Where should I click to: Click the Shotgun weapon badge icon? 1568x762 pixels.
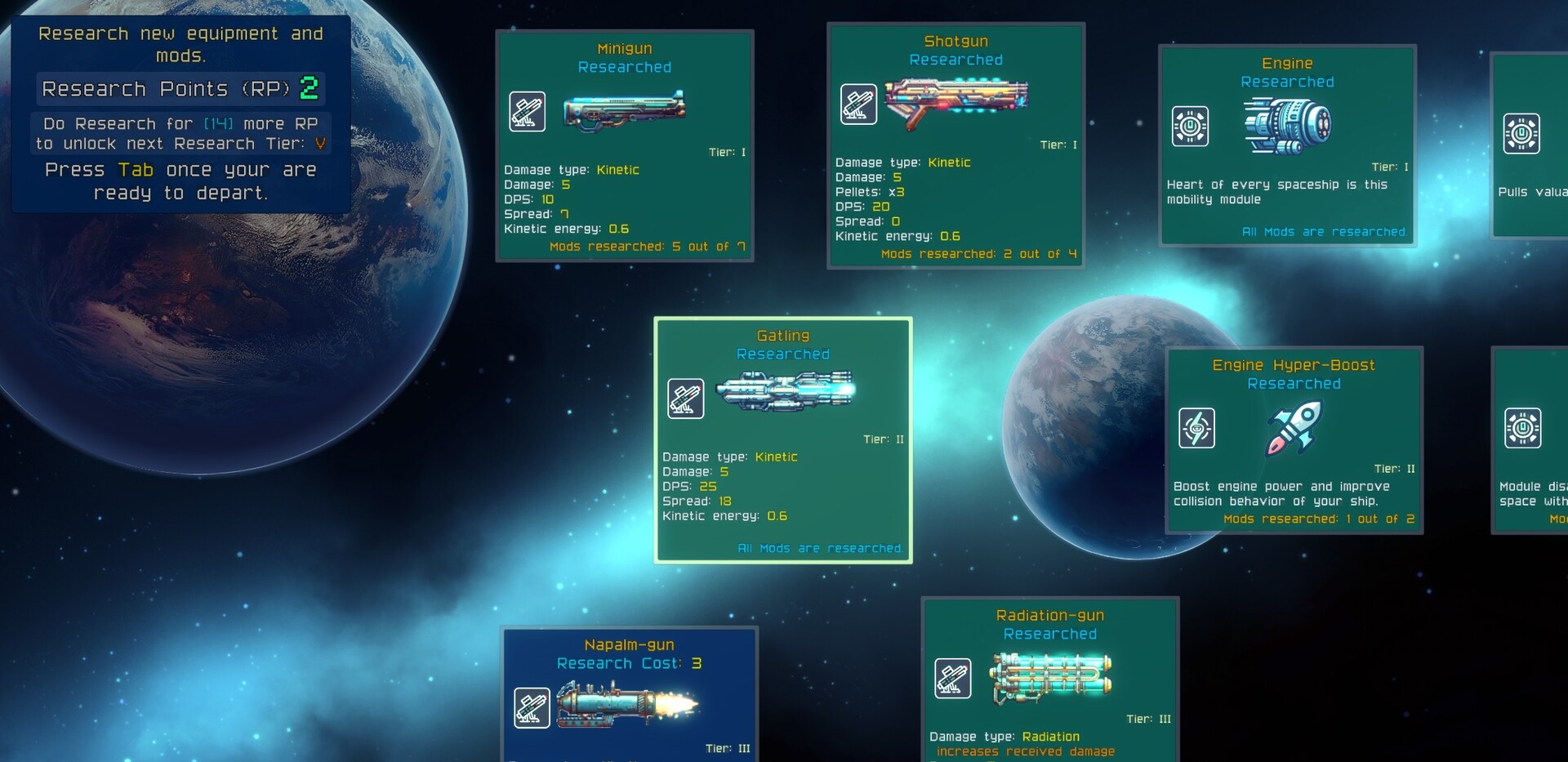click(x=859, y=104)
